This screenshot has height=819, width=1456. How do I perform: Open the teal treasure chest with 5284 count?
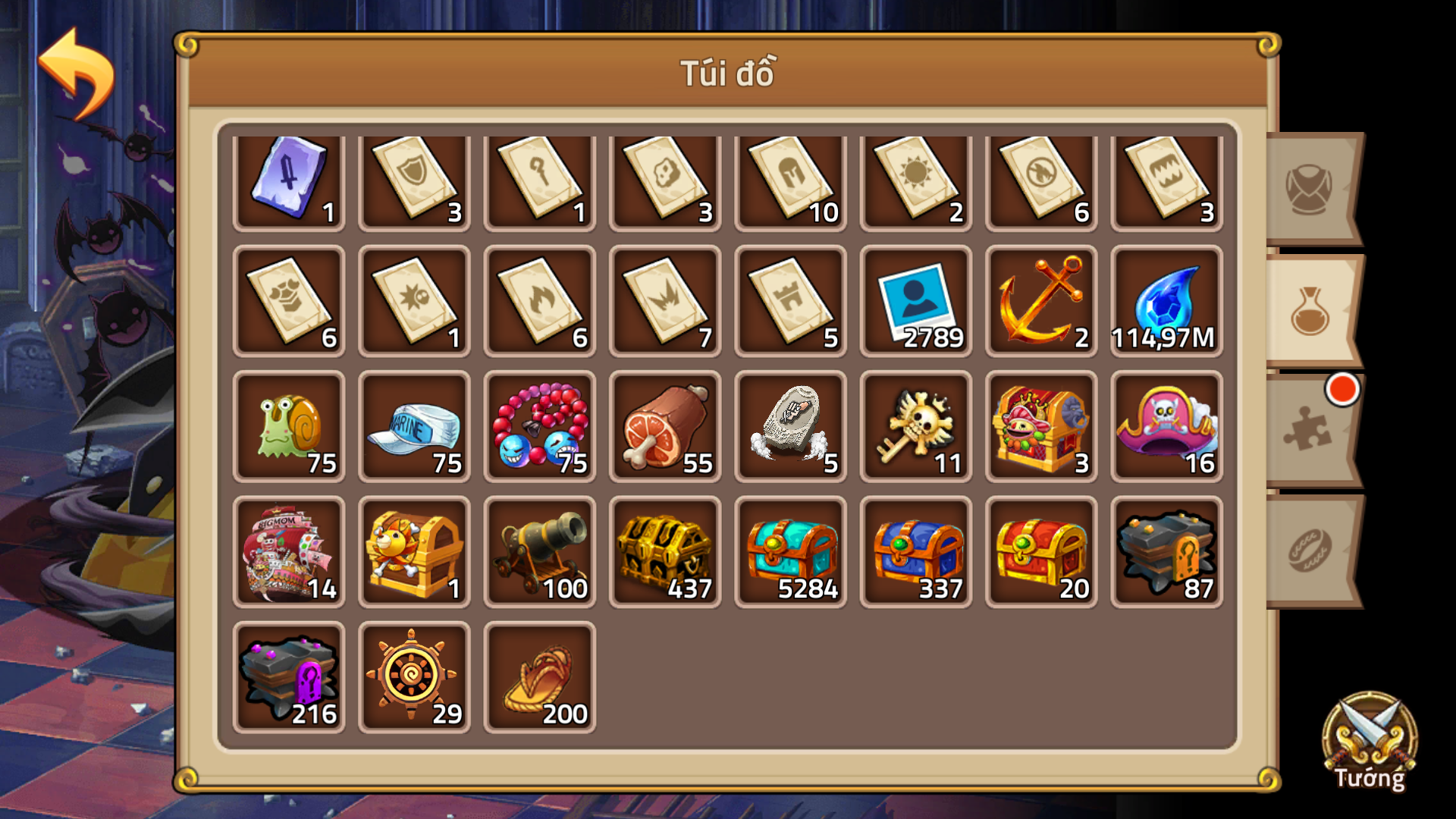pos(790,551)
